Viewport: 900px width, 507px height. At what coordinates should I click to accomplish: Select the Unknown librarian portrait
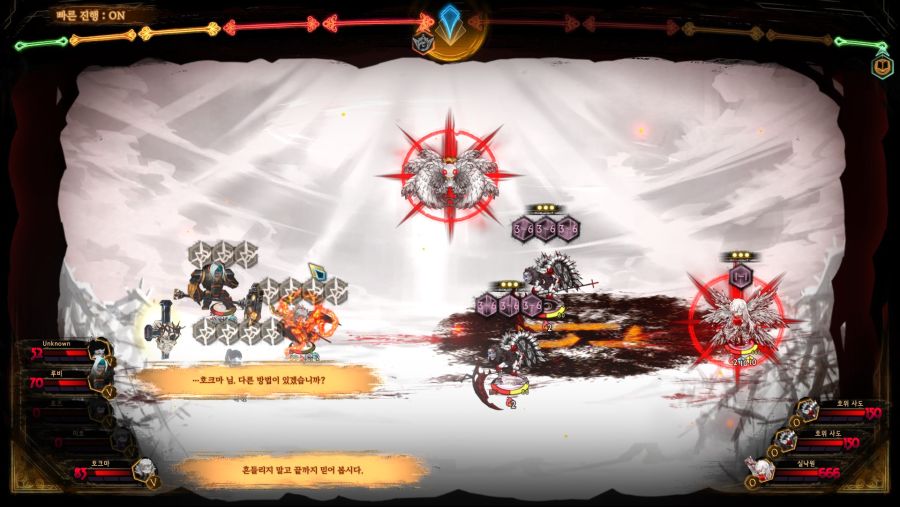[97, 350]
